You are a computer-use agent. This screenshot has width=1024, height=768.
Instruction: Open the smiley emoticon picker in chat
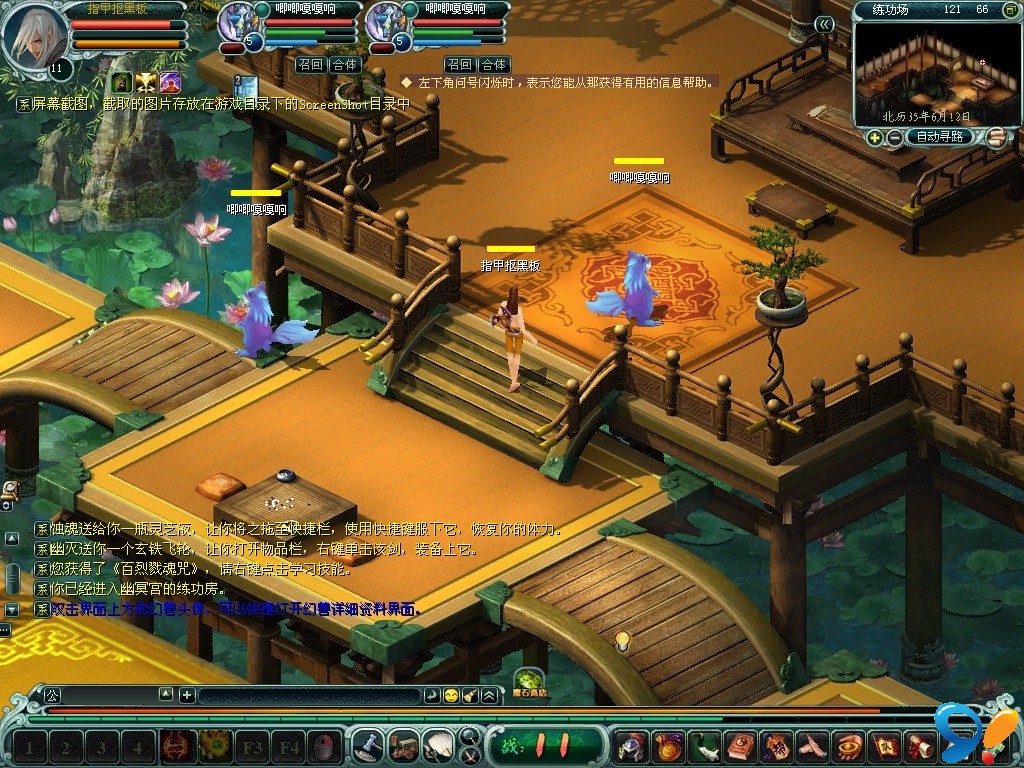pyautogui.click(x=451, y=695)
